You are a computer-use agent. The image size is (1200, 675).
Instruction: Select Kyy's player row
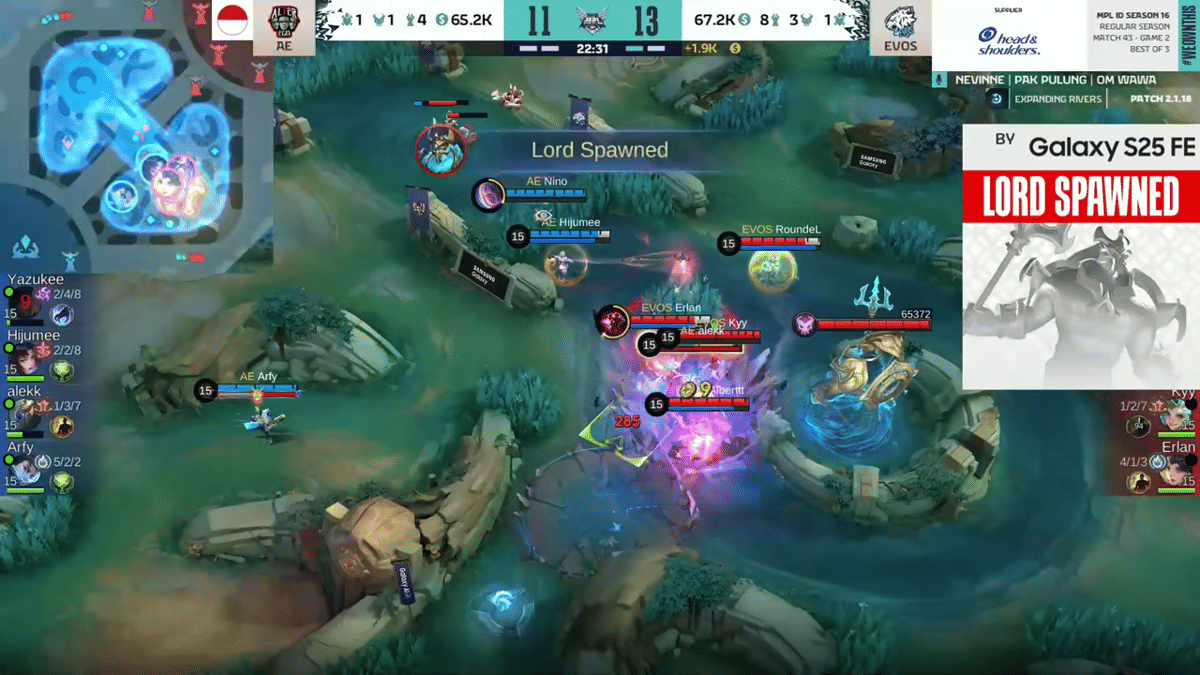click(1160, 412)
